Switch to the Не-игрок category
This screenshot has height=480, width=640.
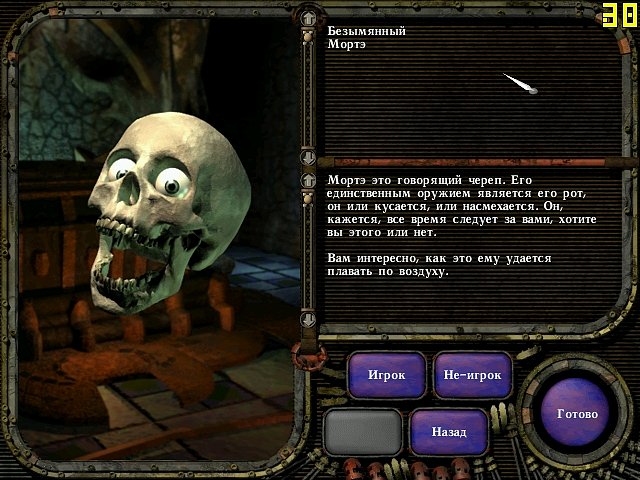473,376
